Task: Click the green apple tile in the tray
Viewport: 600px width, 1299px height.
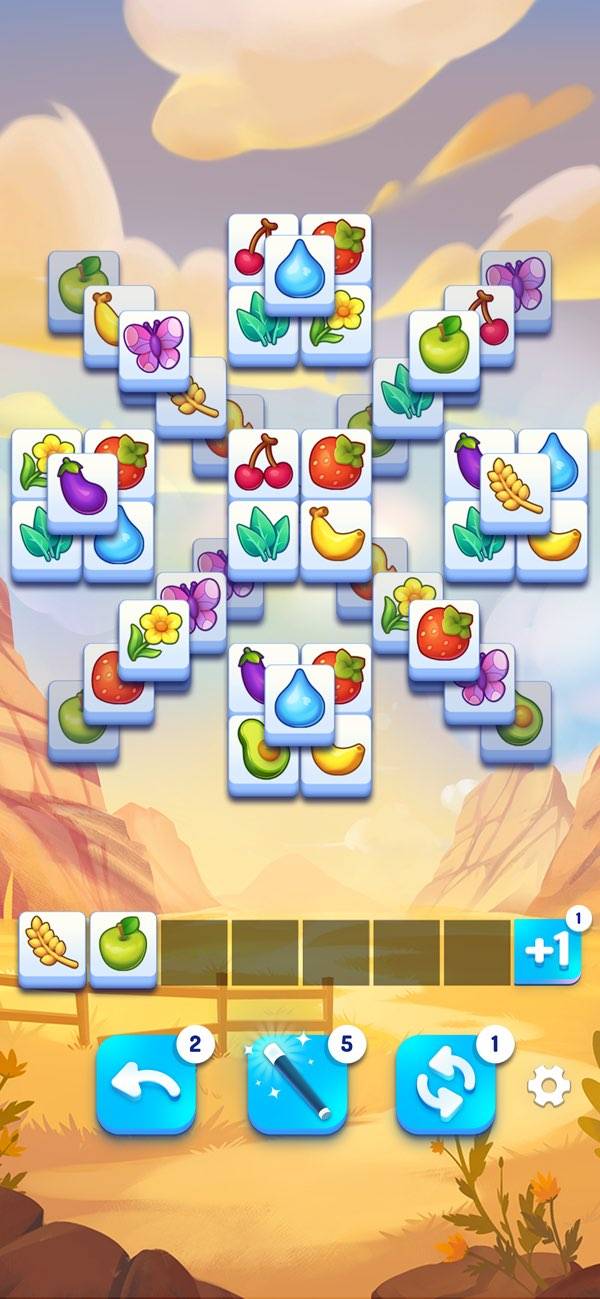Action: [124, 950]
